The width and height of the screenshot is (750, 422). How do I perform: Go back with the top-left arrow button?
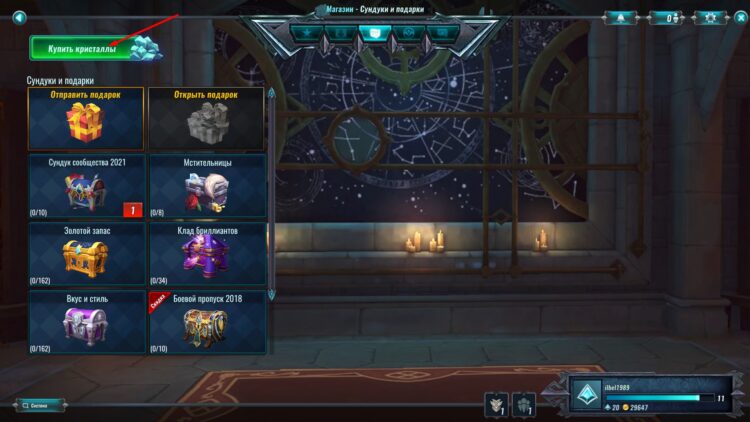pyautogui.click(x=19, y=17)
